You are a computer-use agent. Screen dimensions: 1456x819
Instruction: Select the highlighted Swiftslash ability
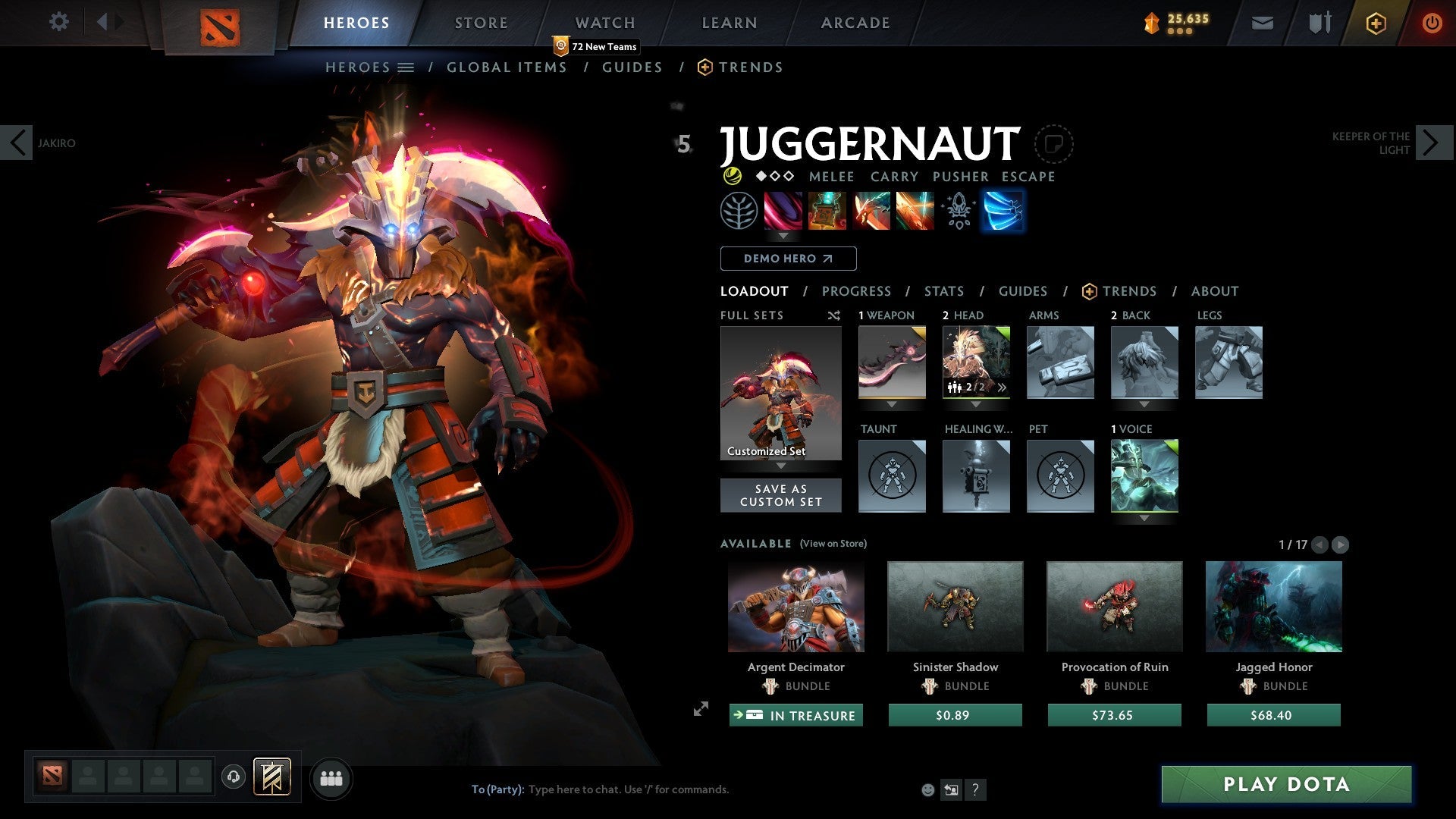pyautogui.click(x=1003, y=211)
